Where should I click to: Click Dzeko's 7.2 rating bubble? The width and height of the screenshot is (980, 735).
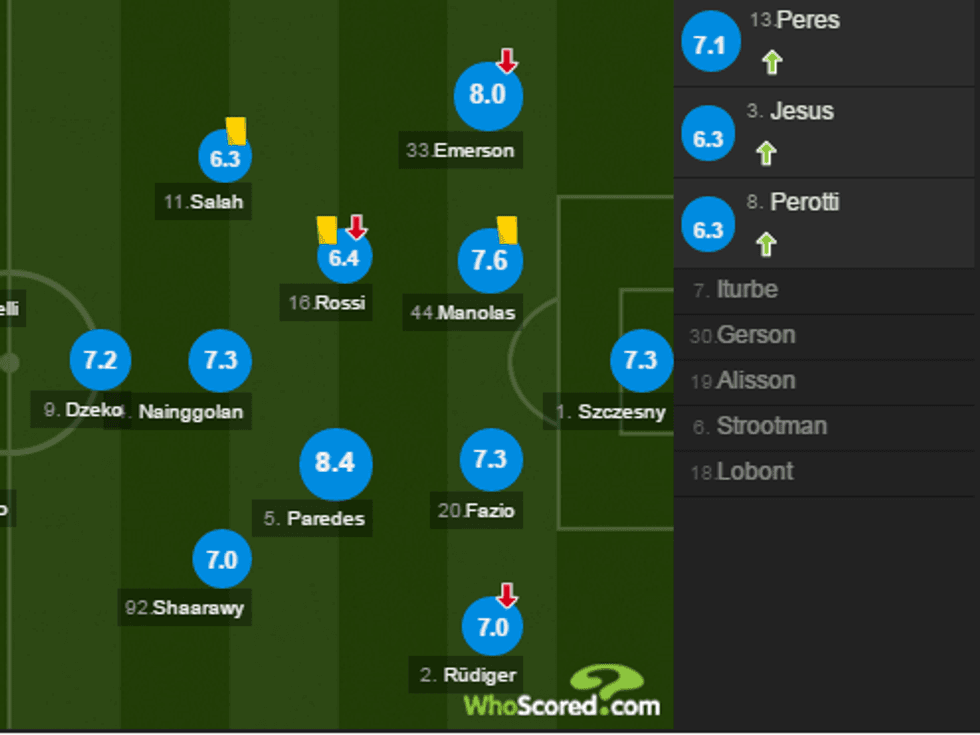click(x=100, y=360)
